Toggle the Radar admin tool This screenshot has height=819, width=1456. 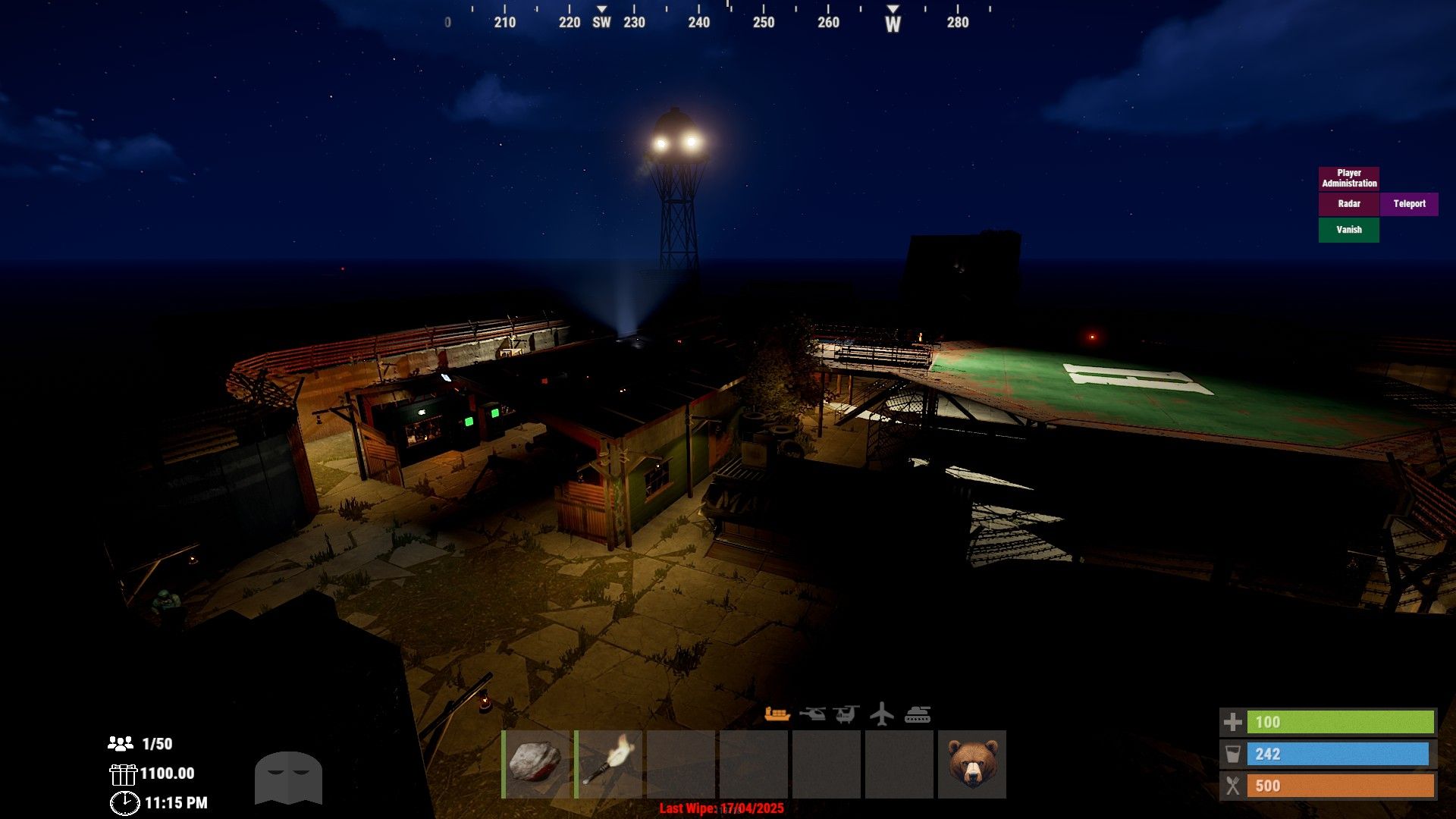pyautogui.click(x=1348, y=204)
